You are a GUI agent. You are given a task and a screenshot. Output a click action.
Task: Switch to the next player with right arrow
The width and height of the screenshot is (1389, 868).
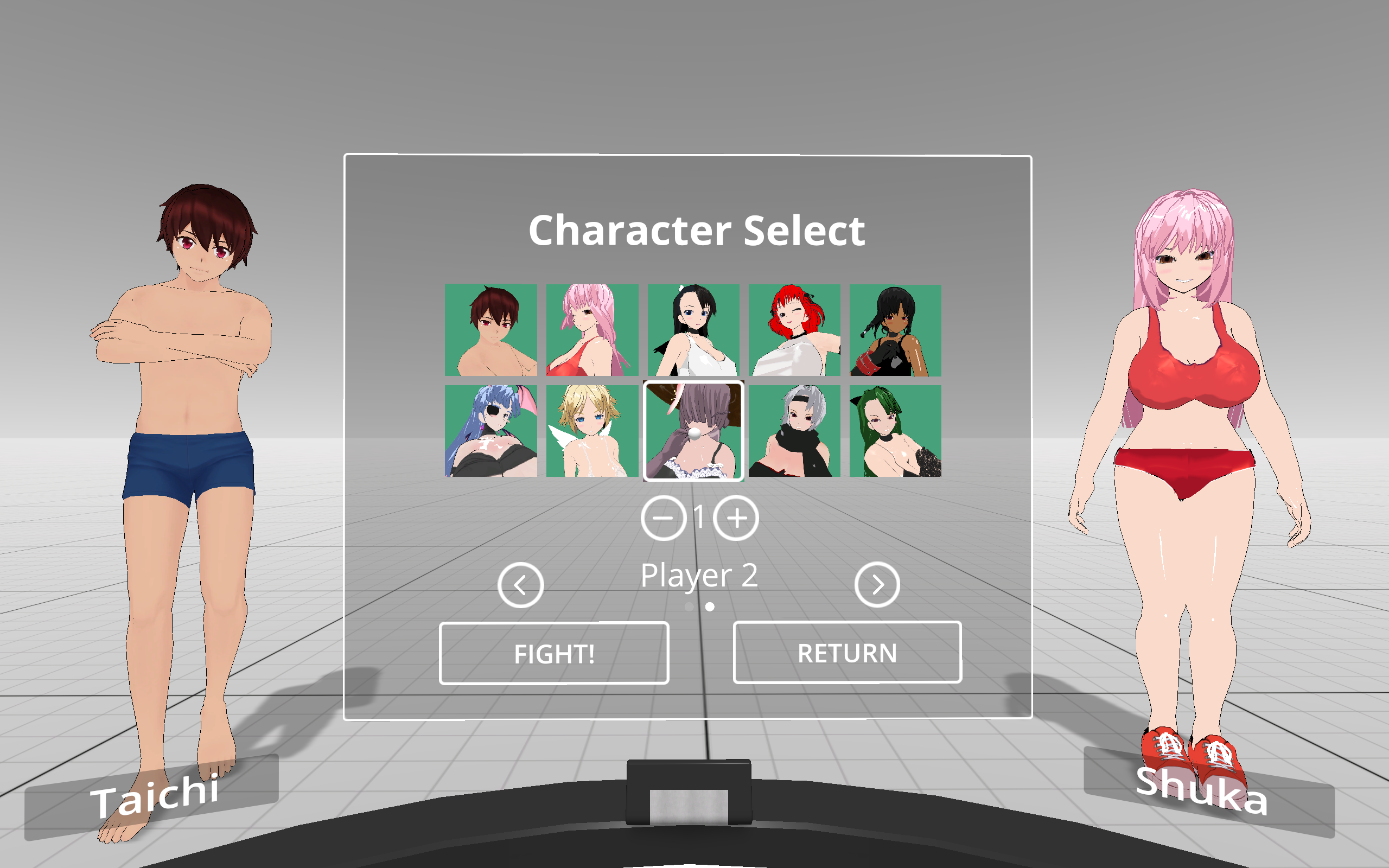878,584
